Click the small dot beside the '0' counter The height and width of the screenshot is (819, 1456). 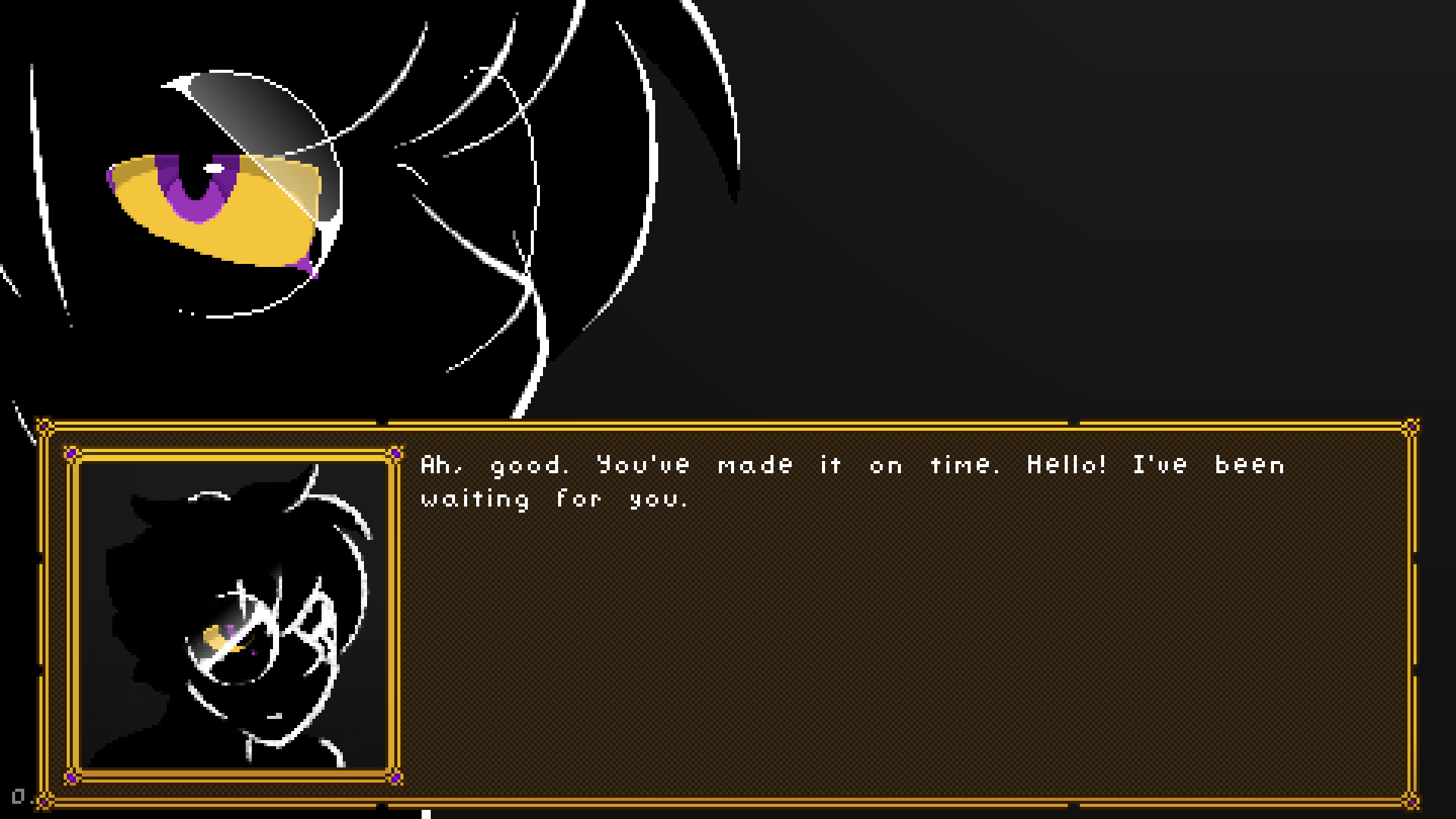[32, 802]
